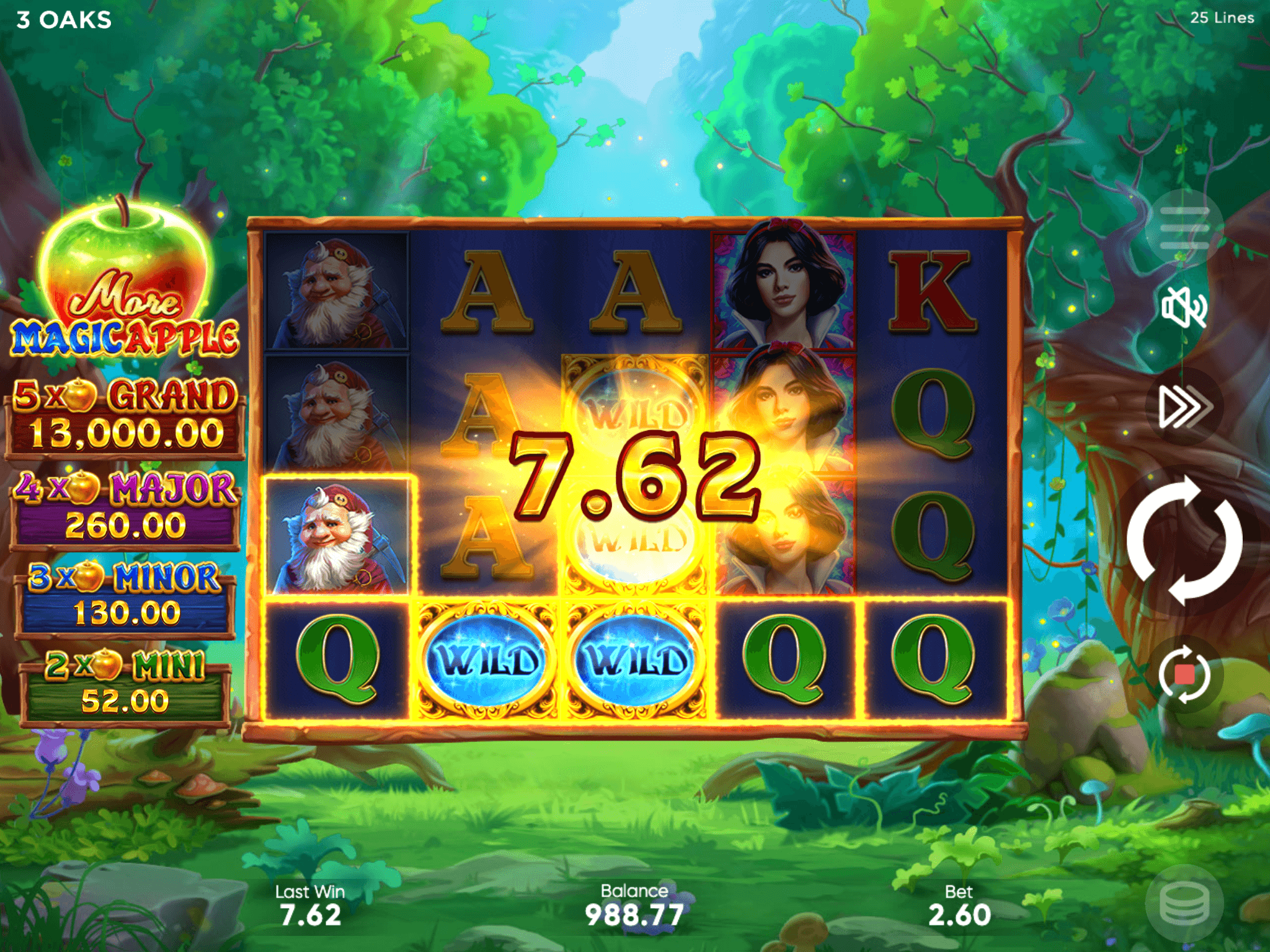Stop autoplay with the red square button

1184,674
